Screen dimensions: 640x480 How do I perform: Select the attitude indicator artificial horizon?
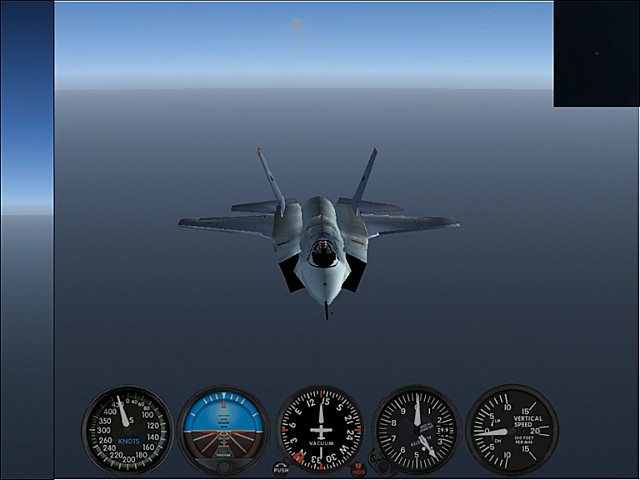[x=223, y=429]
